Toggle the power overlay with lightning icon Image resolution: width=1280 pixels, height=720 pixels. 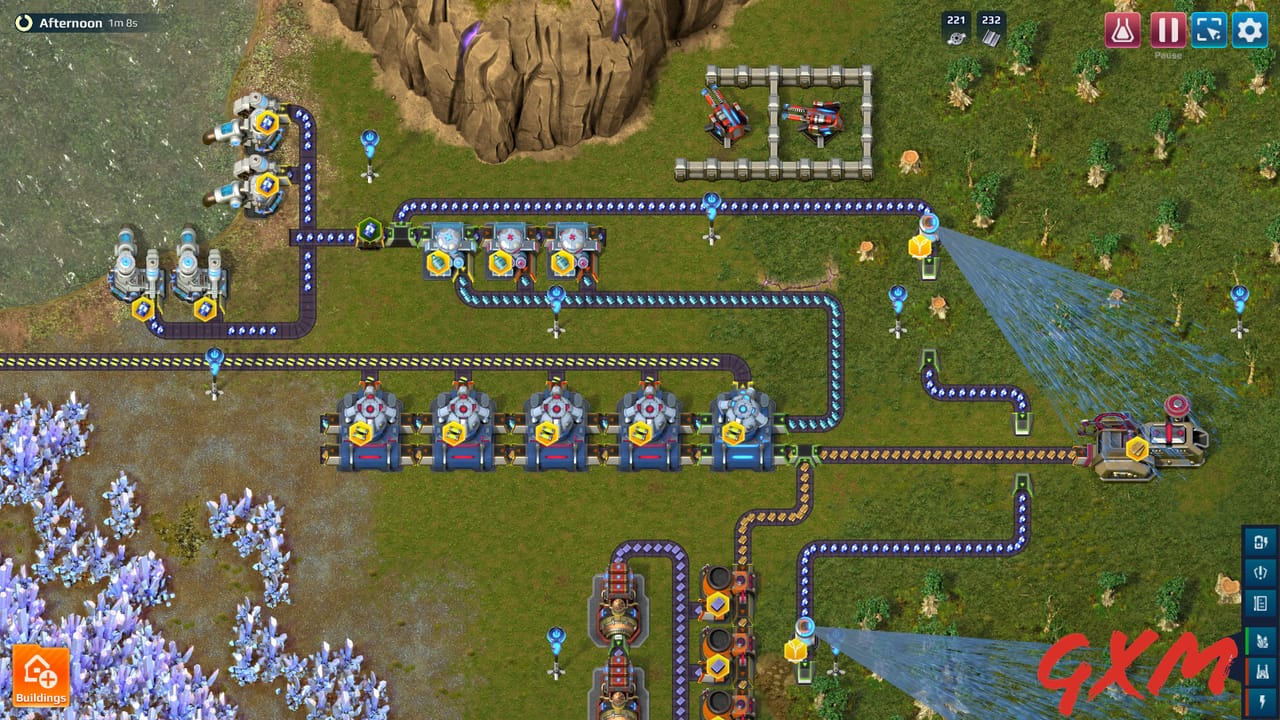click(1261, 700)
